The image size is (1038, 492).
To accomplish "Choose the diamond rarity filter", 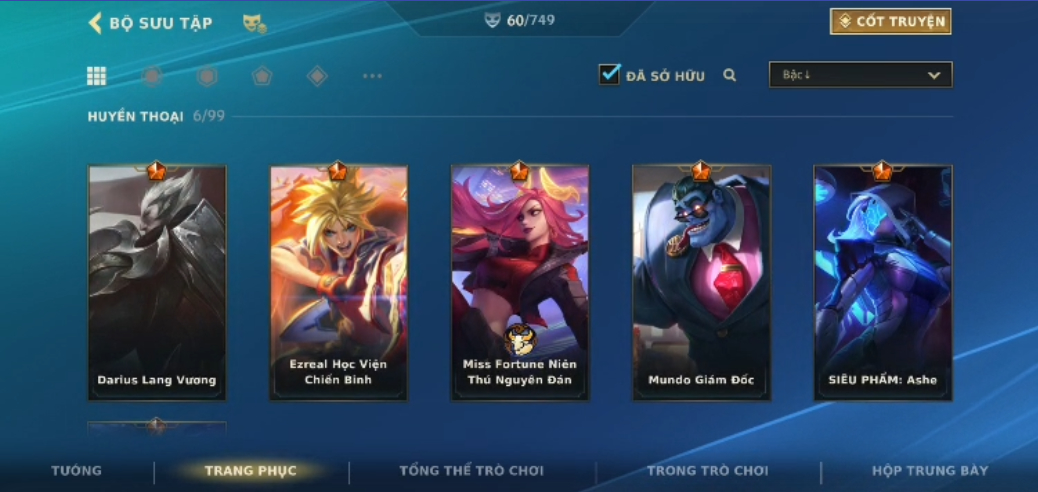I will 317,76.
